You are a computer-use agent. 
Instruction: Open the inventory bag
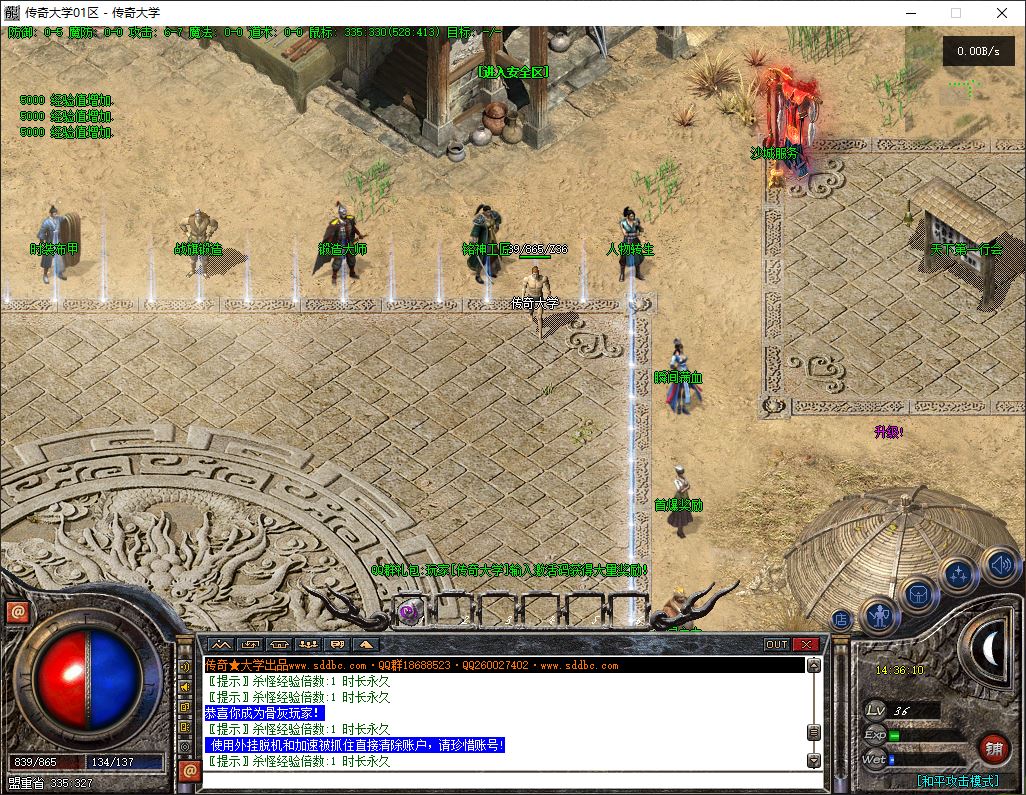(918, 594)
